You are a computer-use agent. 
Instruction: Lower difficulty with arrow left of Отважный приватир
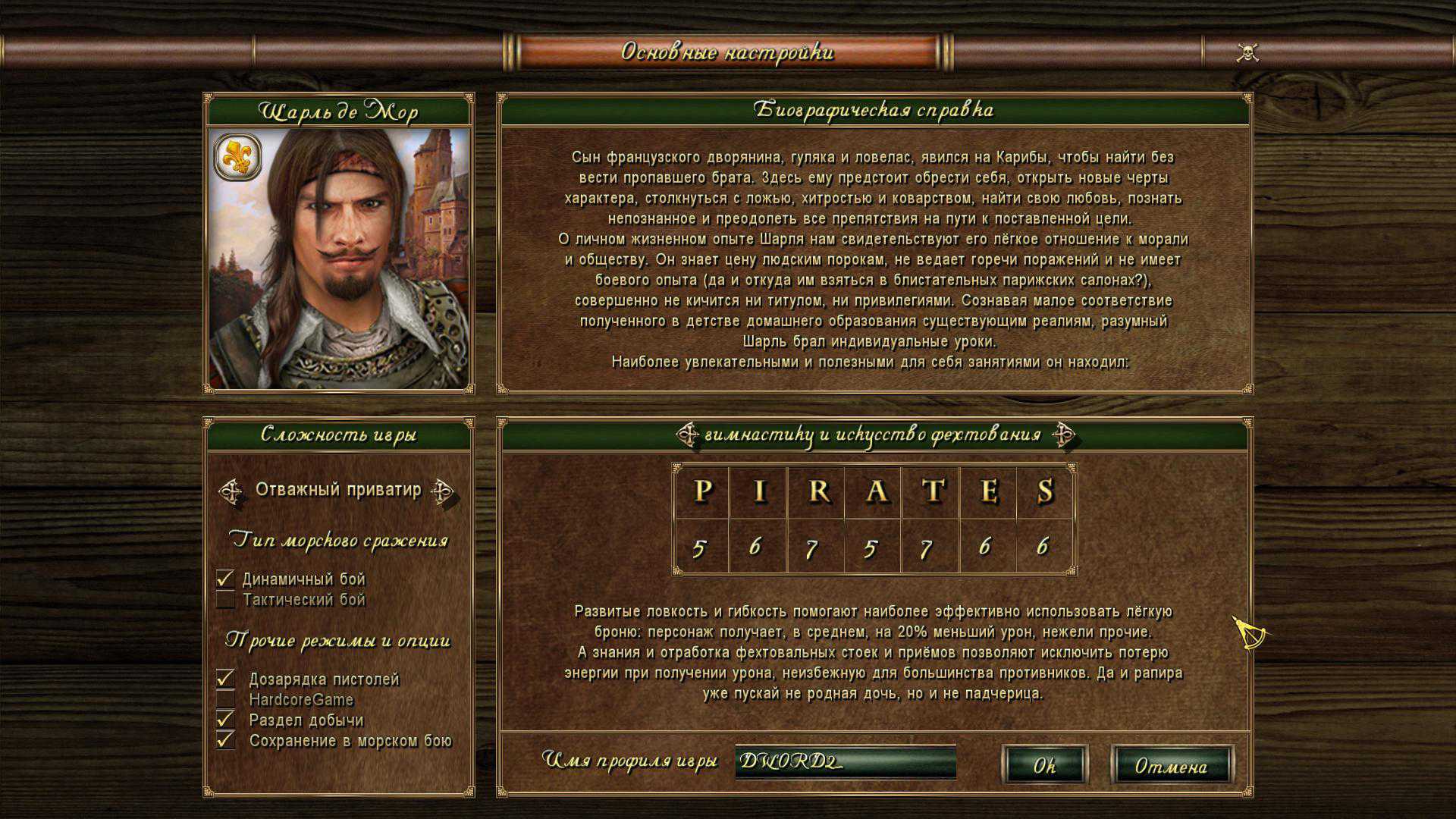(x=231, y=491)
